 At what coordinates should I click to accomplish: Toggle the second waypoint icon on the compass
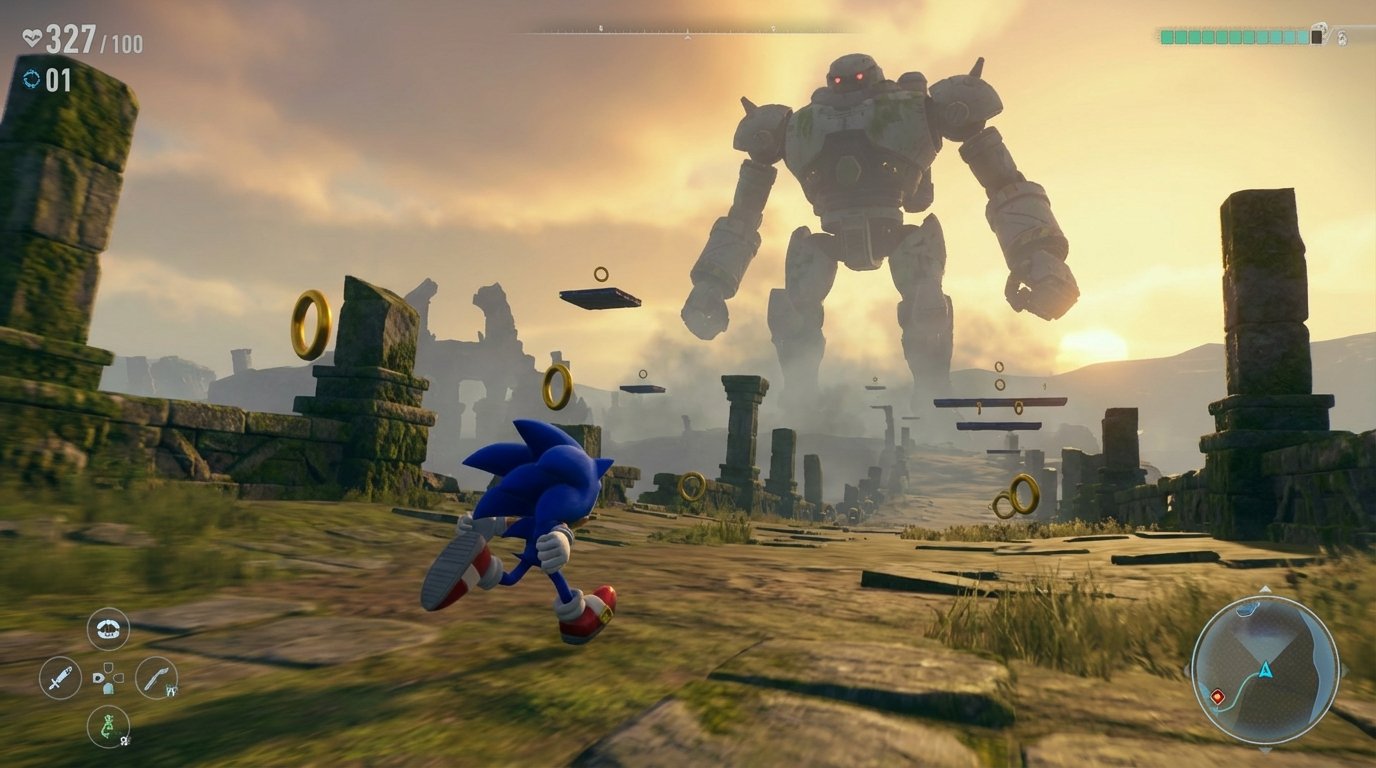pos(773,27)
